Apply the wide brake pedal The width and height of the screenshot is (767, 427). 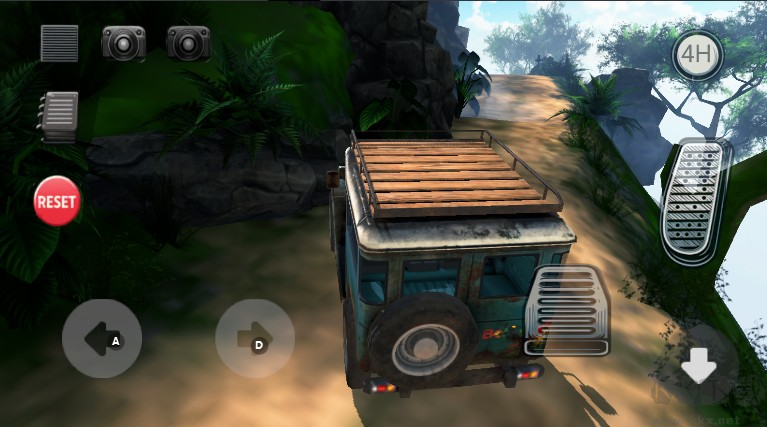click(568, 311)
